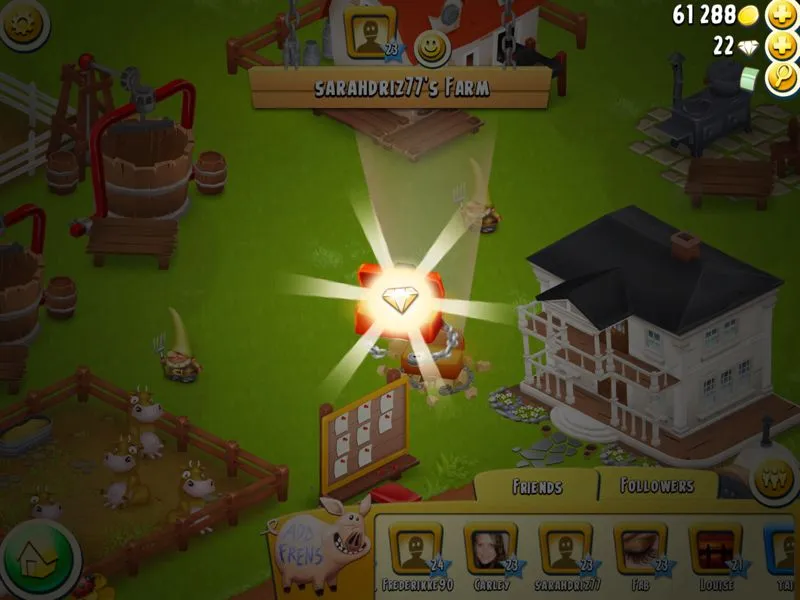Collect the glowing diamond reward

pyautogui.click(x=405, y=300)
